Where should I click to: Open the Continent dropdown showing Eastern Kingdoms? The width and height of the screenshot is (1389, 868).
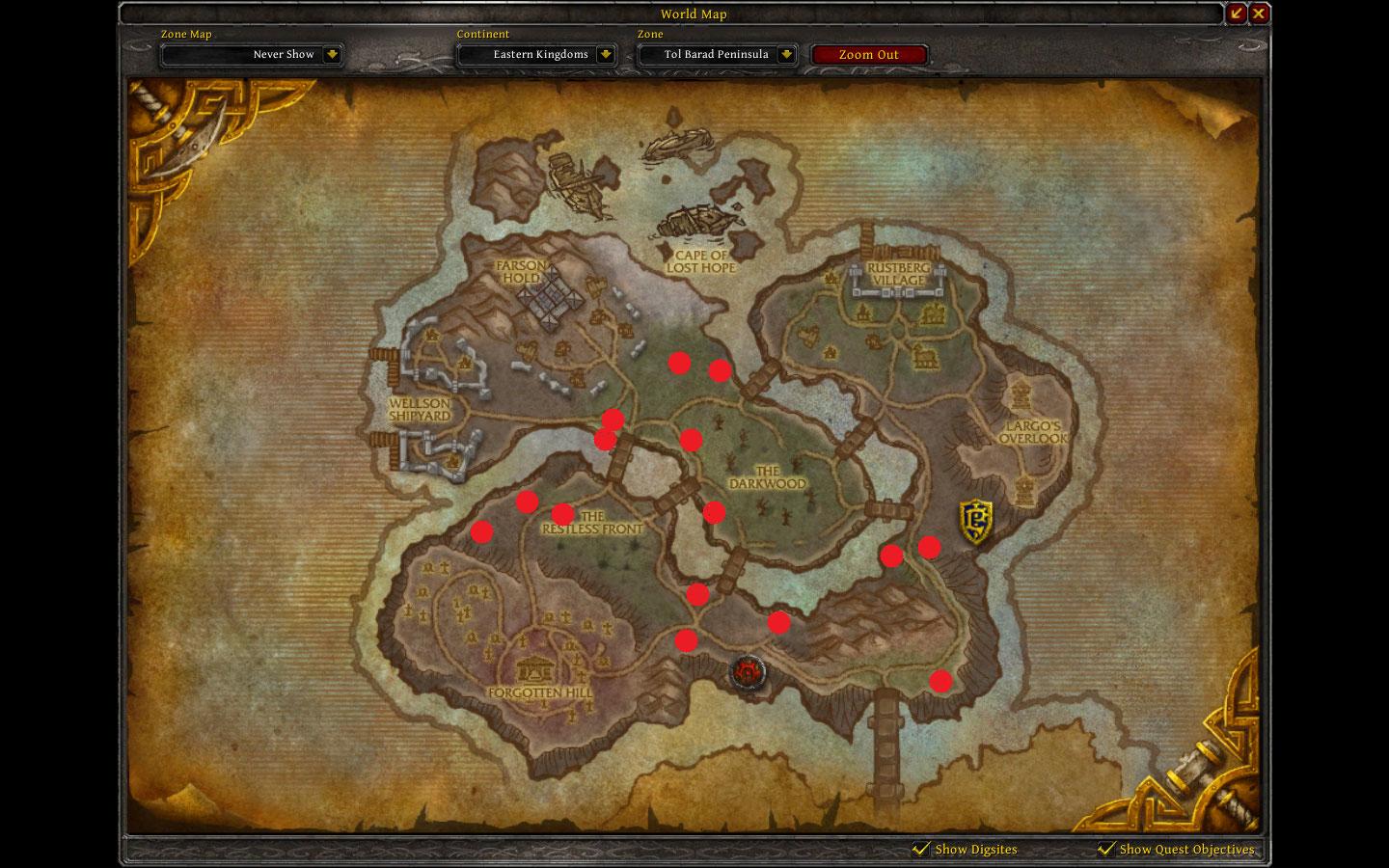click(536, 54)
